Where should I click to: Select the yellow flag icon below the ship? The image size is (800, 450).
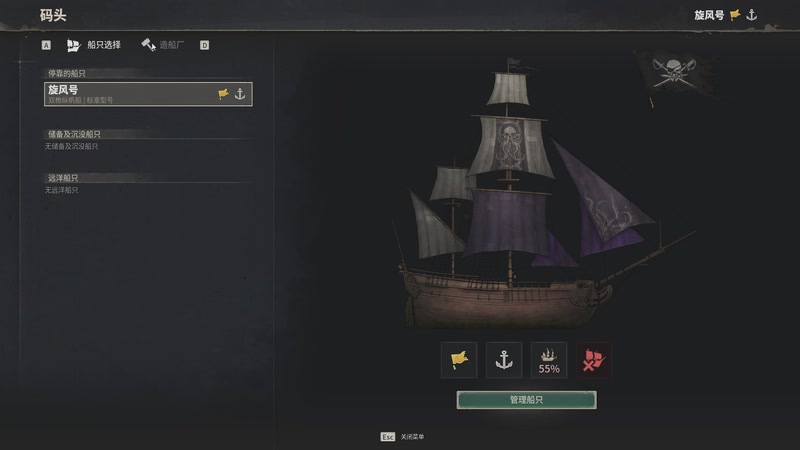459,360
